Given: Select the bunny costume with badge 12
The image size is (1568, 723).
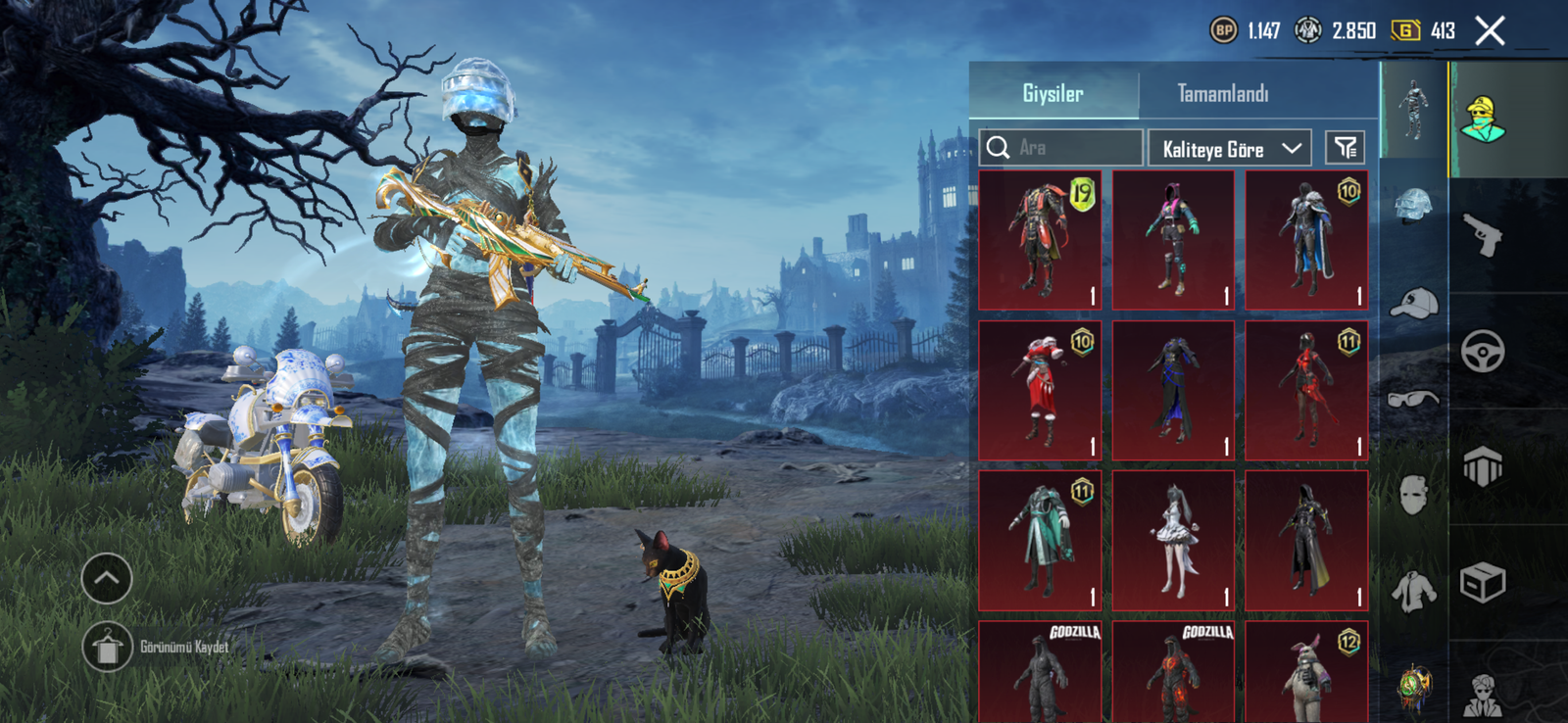Looking at the screenshot, I should coord(1306,674).
